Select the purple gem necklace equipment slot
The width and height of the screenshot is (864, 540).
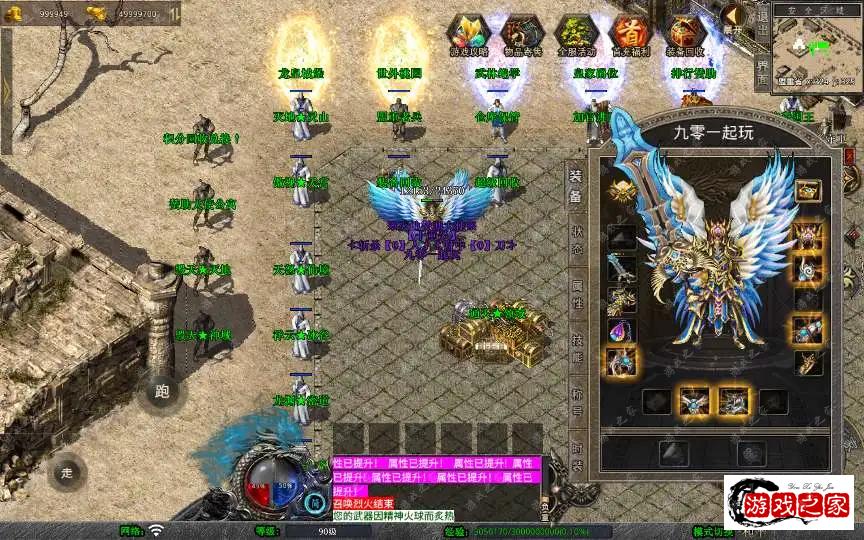tap(621, 331)
